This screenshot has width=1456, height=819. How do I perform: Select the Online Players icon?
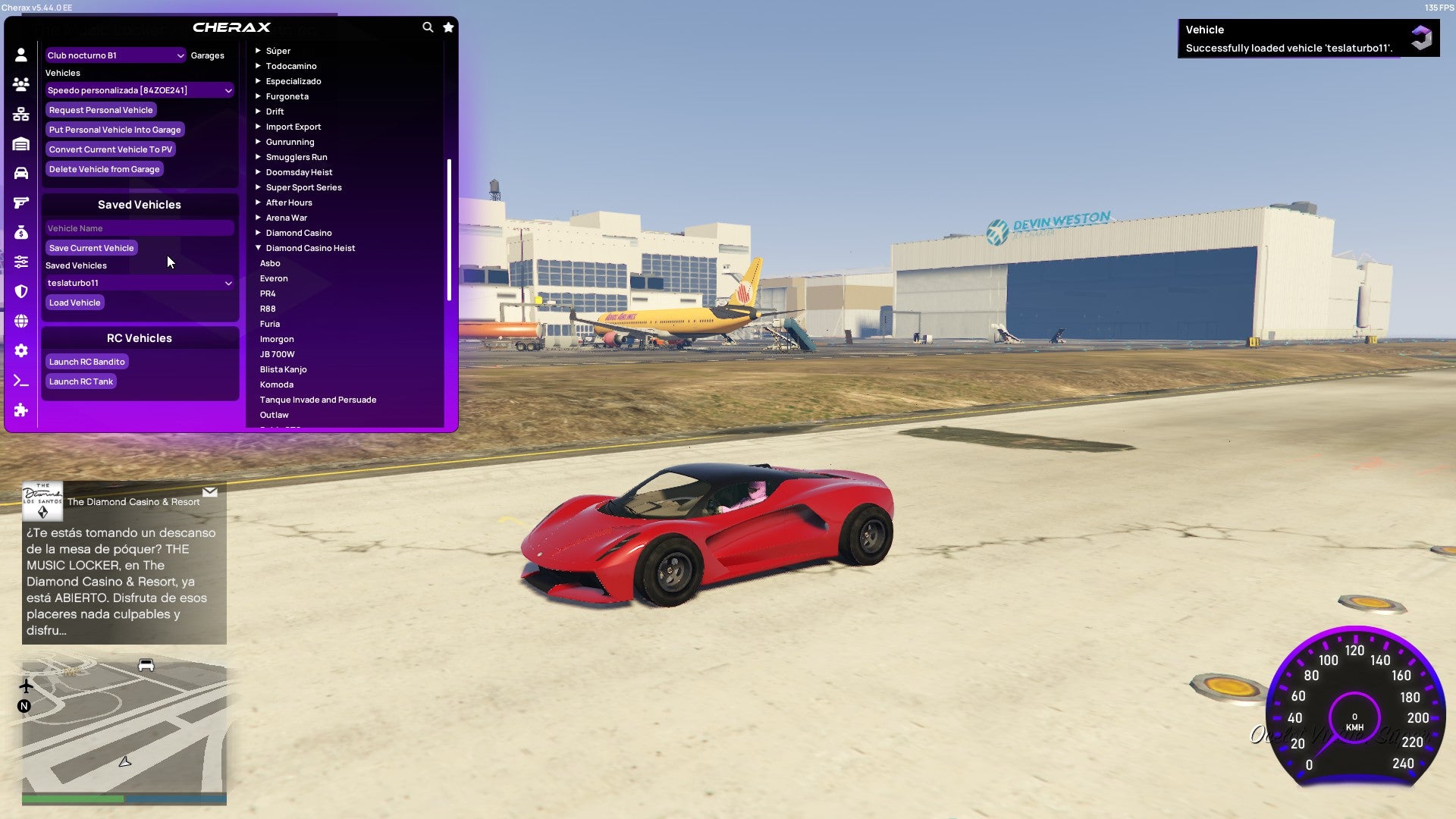21,85
